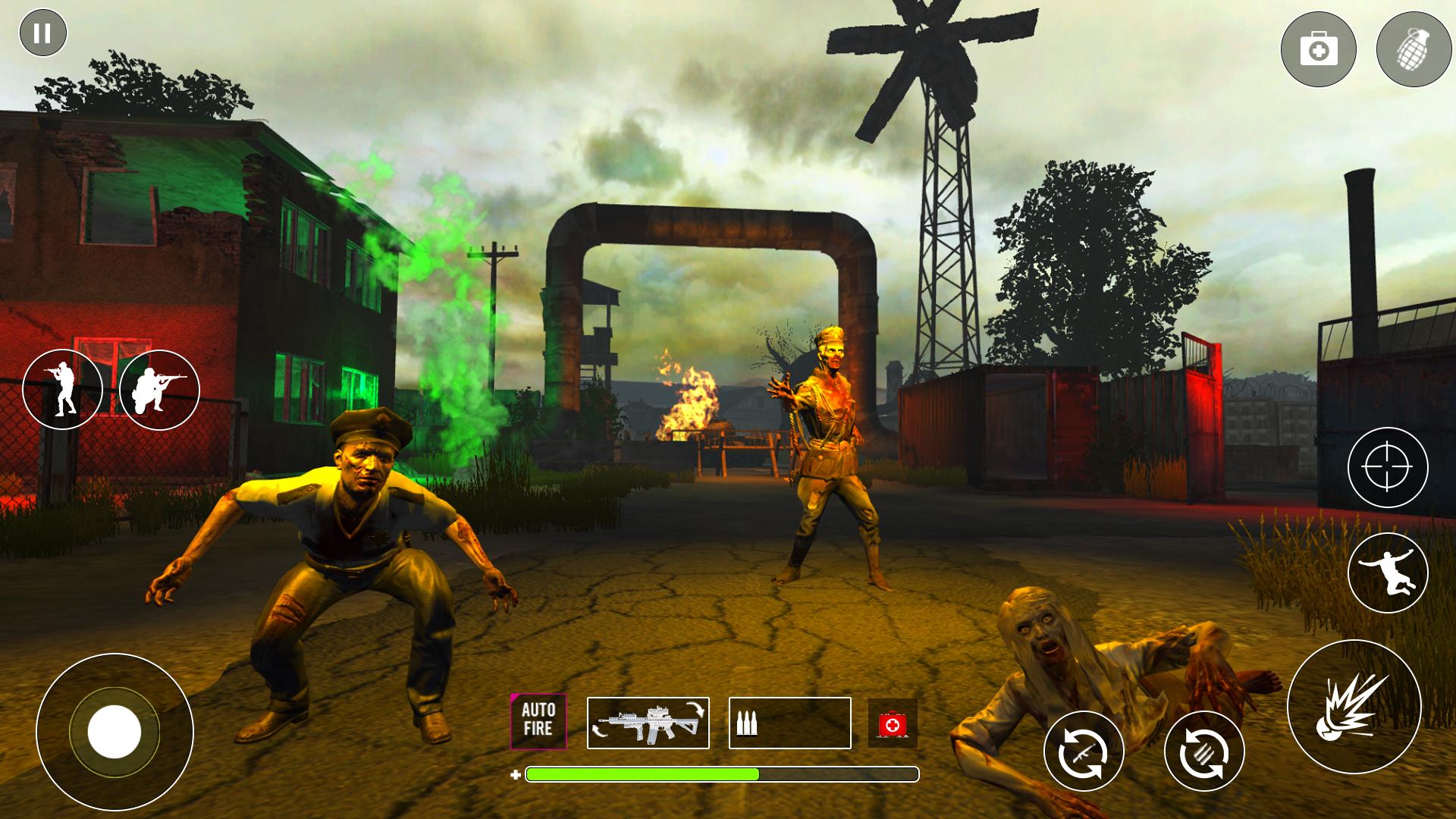Tap the bullet swap circular button

pyautogui.click(x=1204, y=749)
